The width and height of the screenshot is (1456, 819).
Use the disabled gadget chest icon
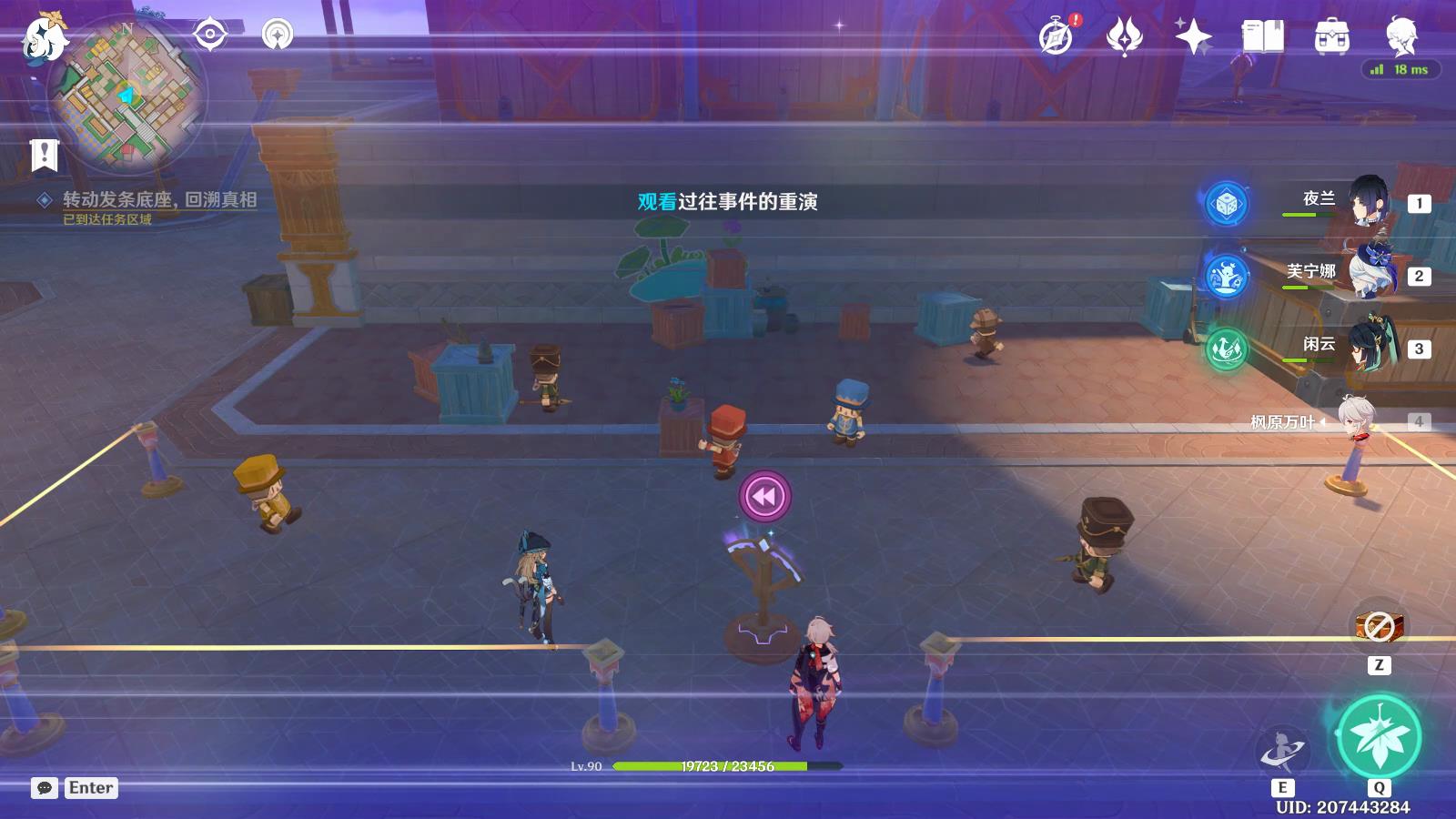1379,626
